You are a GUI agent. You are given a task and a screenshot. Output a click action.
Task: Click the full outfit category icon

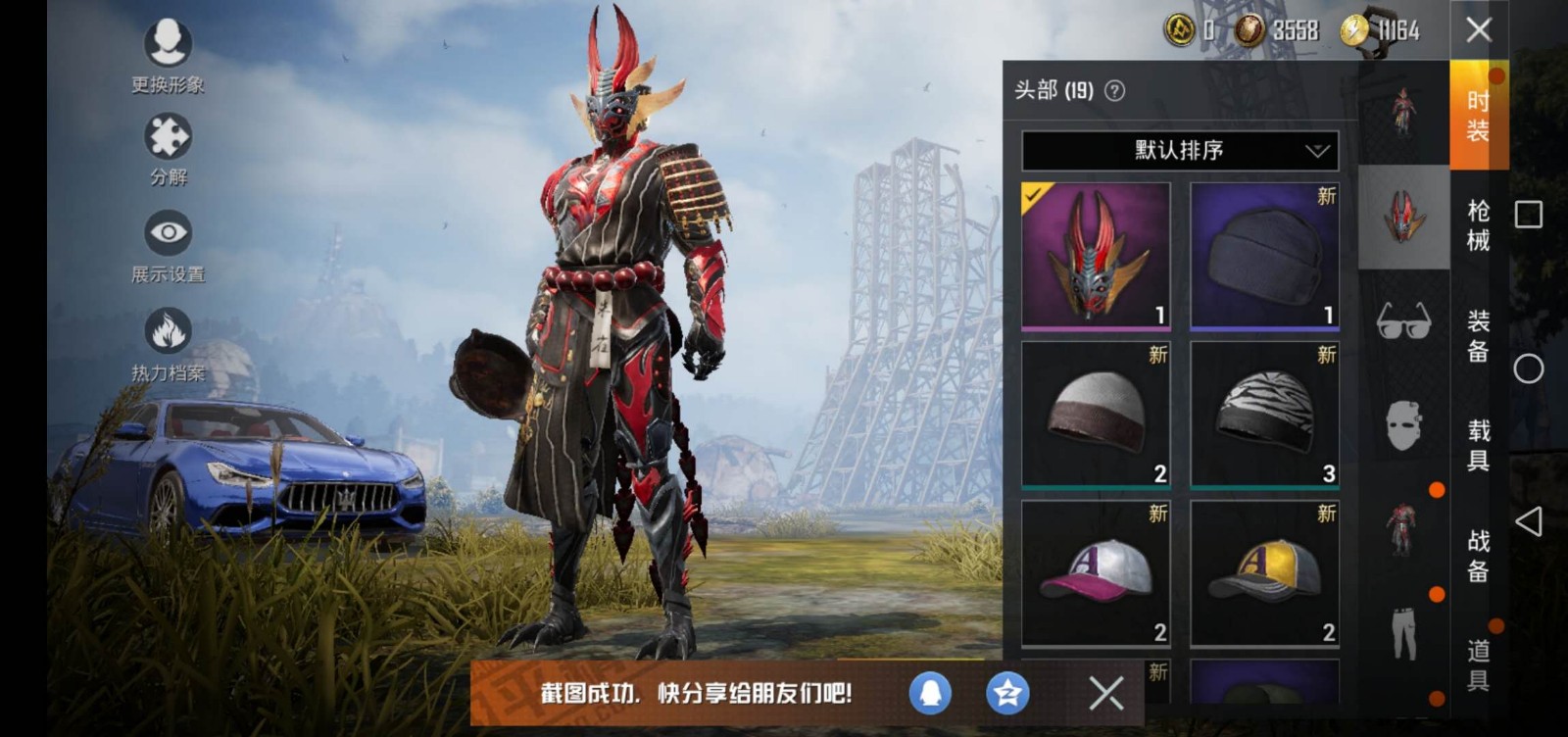pyautogui.click(x=1403, y=108)
